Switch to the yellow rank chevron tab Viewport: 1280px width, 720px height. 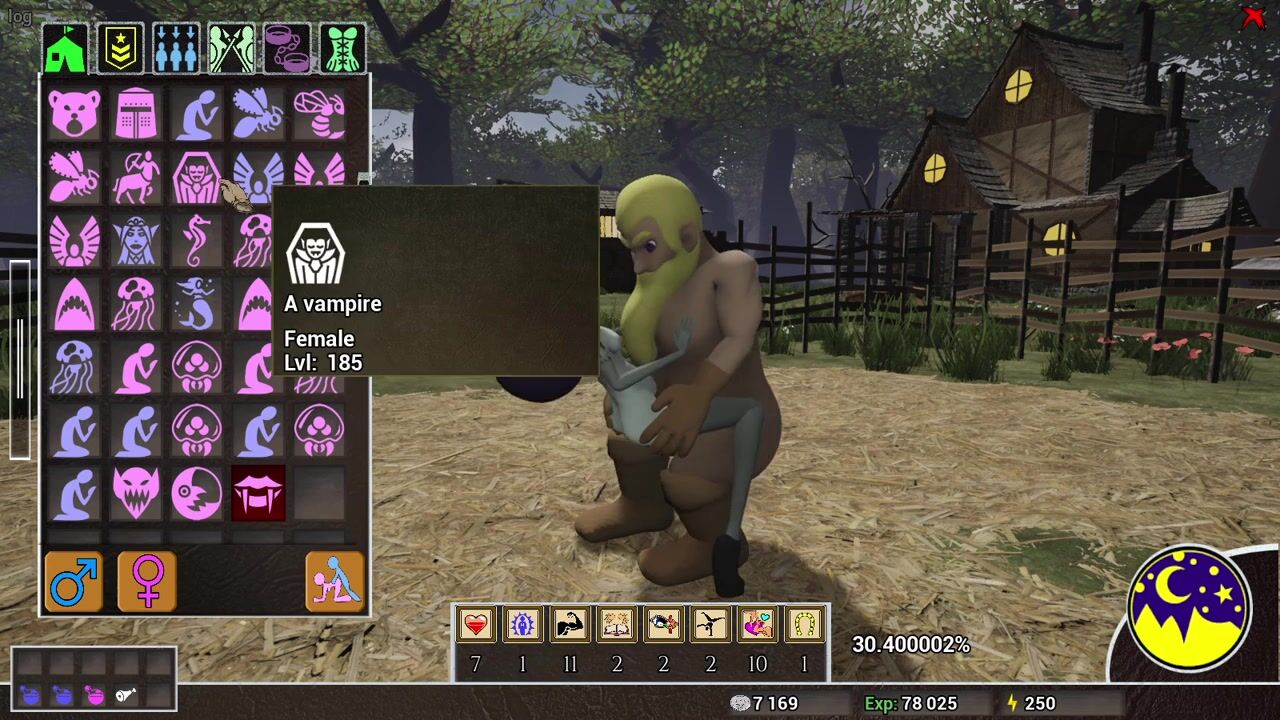(121, 49)
